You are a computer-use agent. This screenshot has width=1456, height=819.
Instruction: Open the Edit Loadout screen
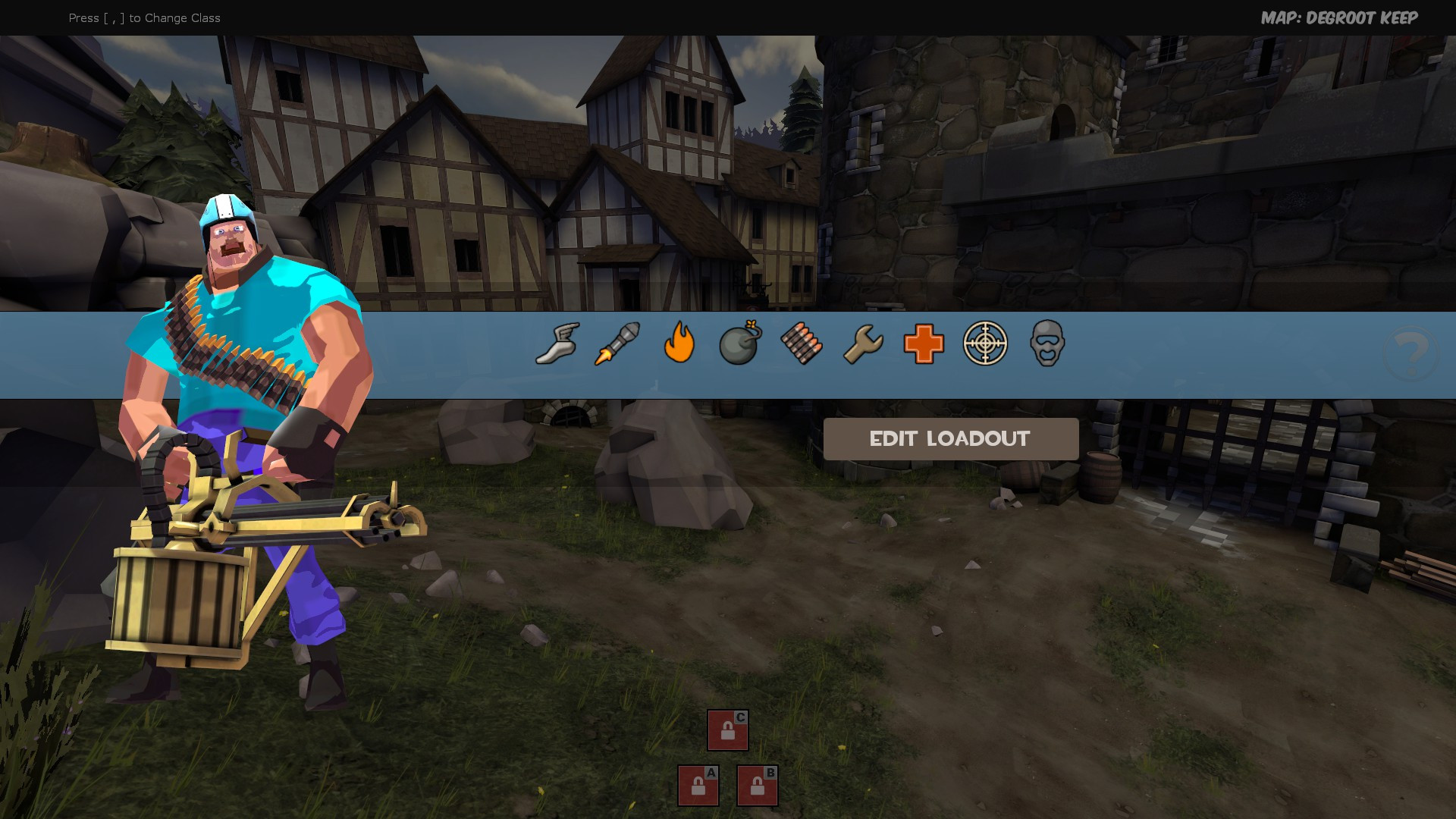pos(950,438)
